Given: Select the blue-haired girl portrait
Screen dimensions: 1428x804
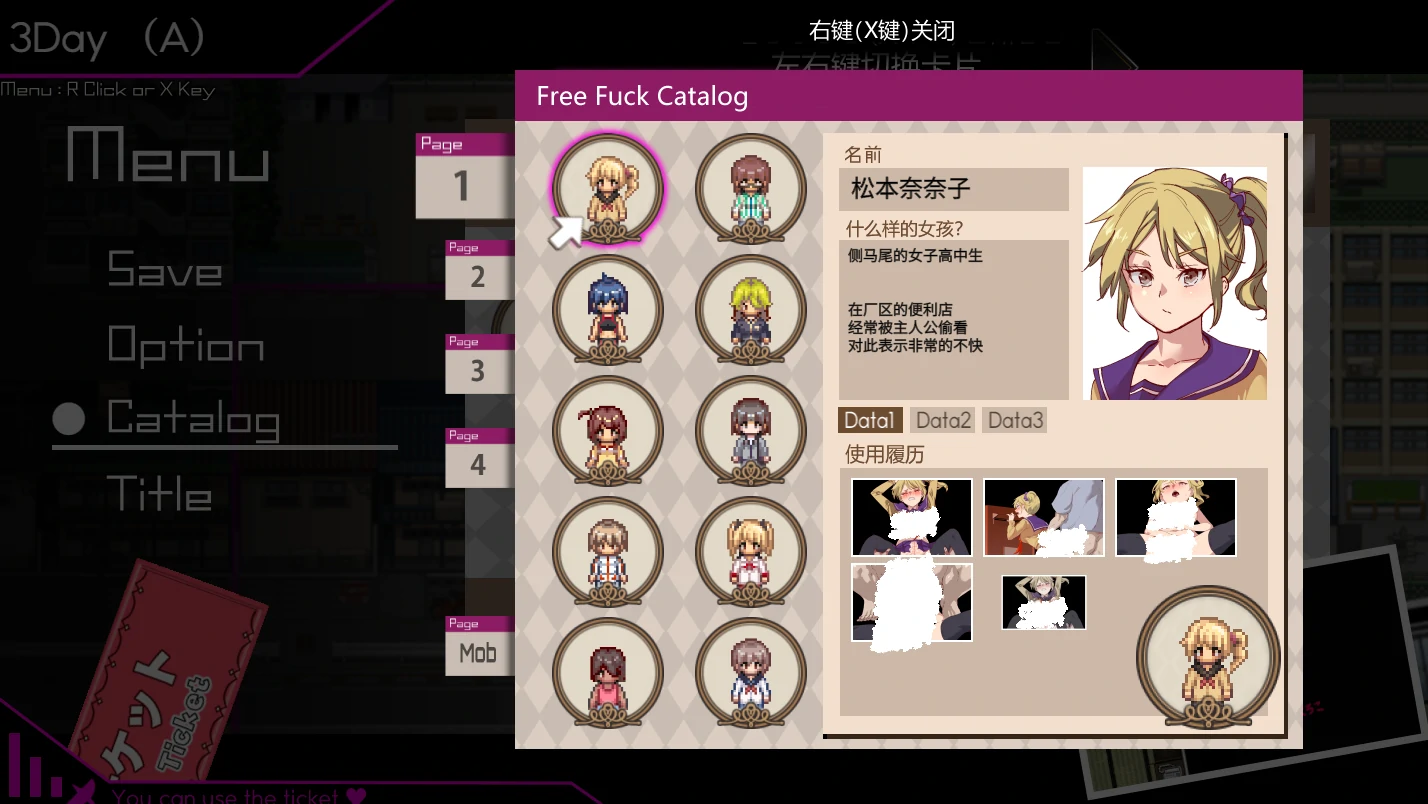Looking at the screenshot, I should [x=607, y=310].
